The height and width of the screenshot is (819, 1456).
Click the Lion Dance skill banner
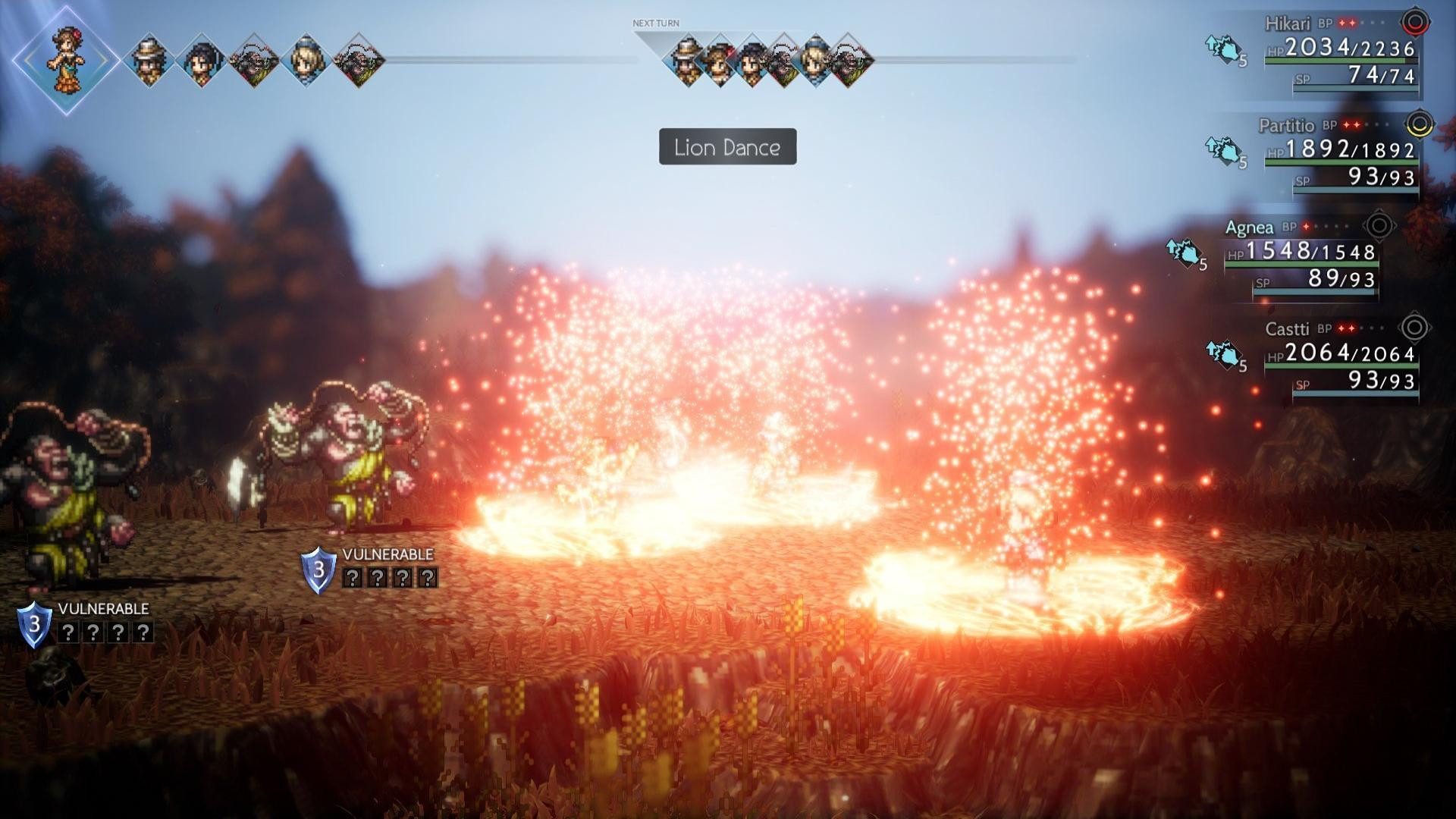coord(727,146)
